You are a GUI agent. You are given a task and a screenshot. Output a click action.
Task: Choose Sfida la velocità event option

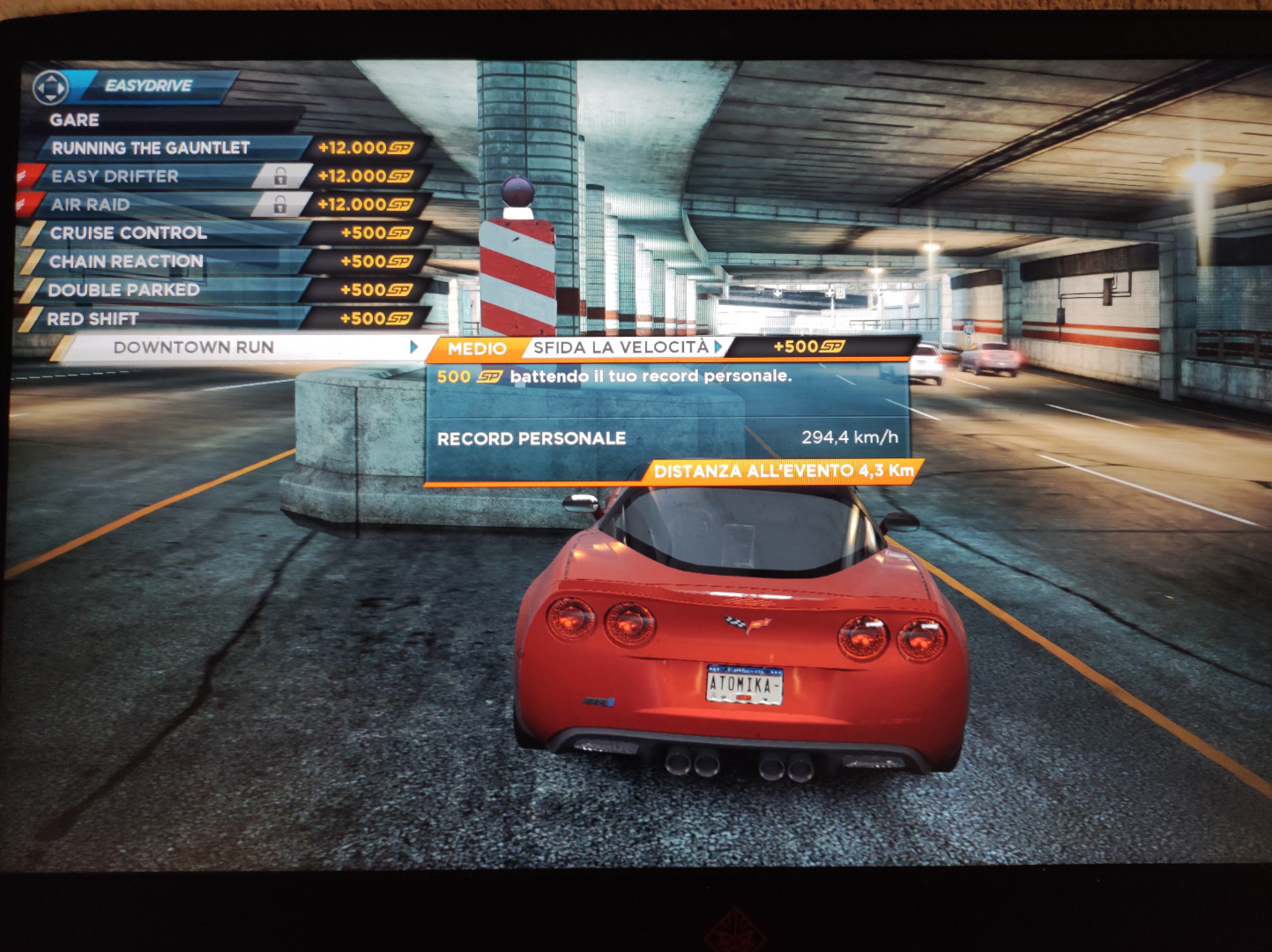[621, 347]
